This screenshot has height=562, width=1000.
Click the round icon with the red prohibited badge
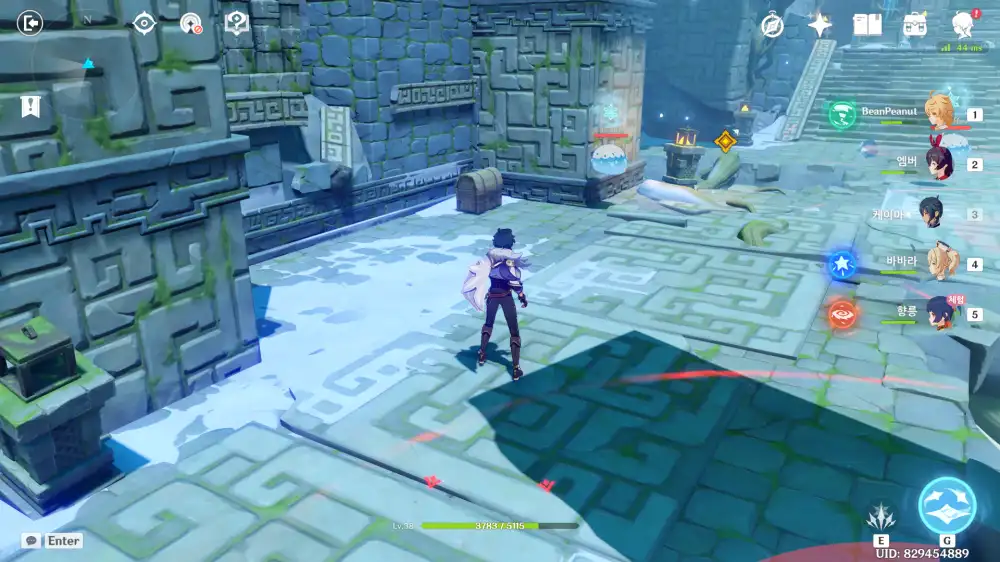point(190,23)
